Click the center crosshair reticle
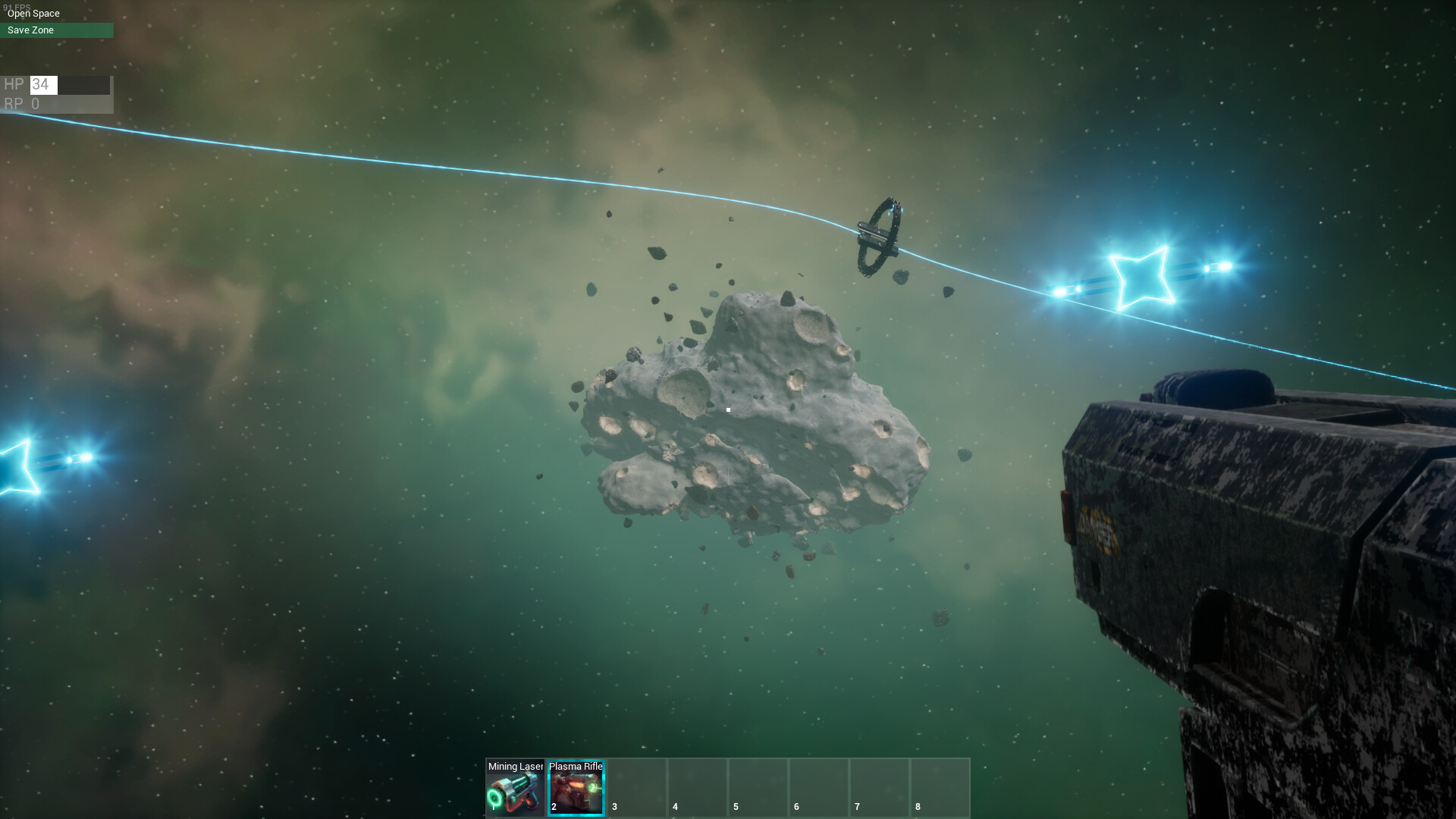This screenshot has height=819, width=1456. pos(728,409)
